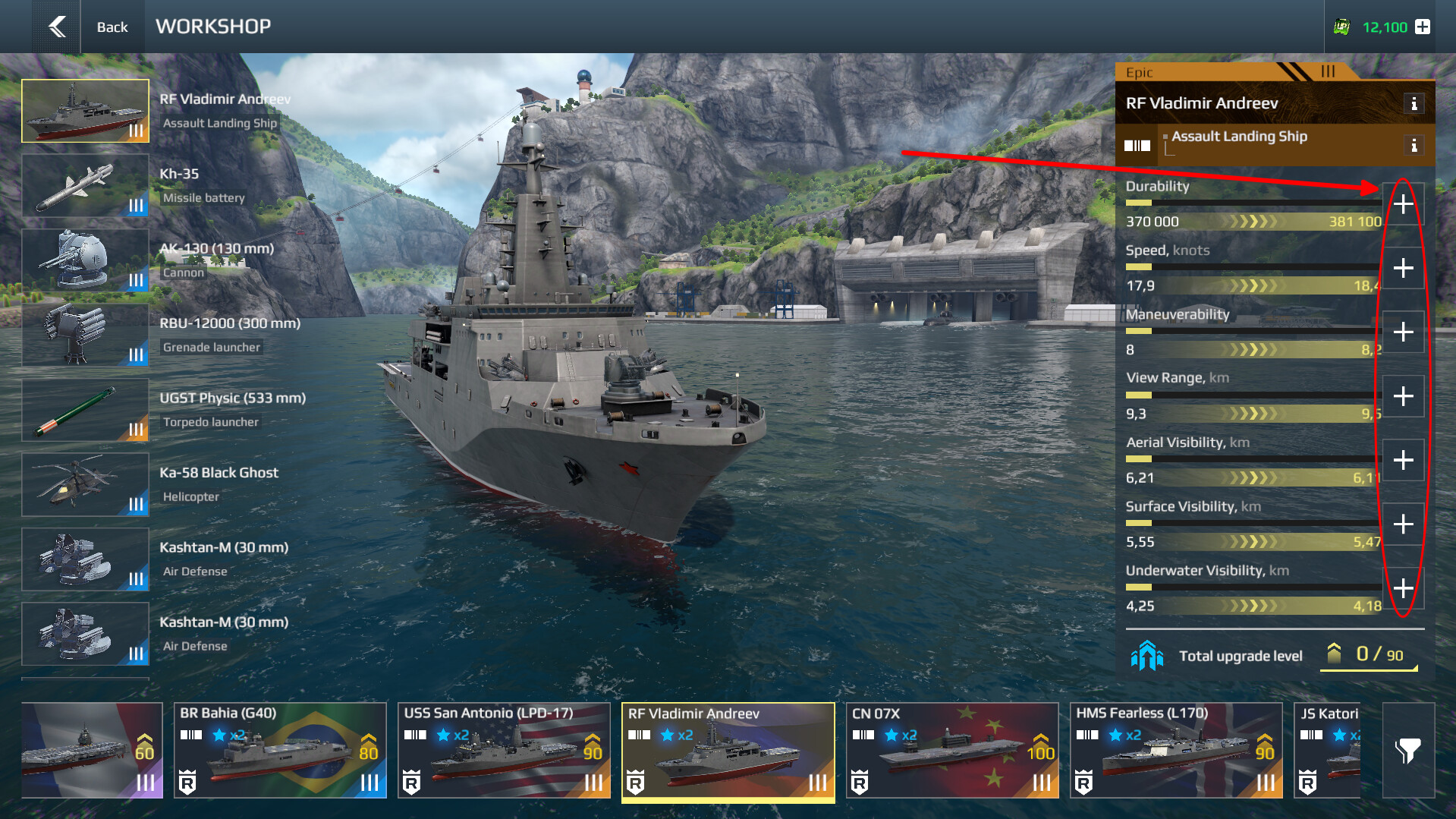The height and width of the screenshot is (819, 1456).
Task: Upgrade Maneuverability with the plus button
Action: (1403, 332)
